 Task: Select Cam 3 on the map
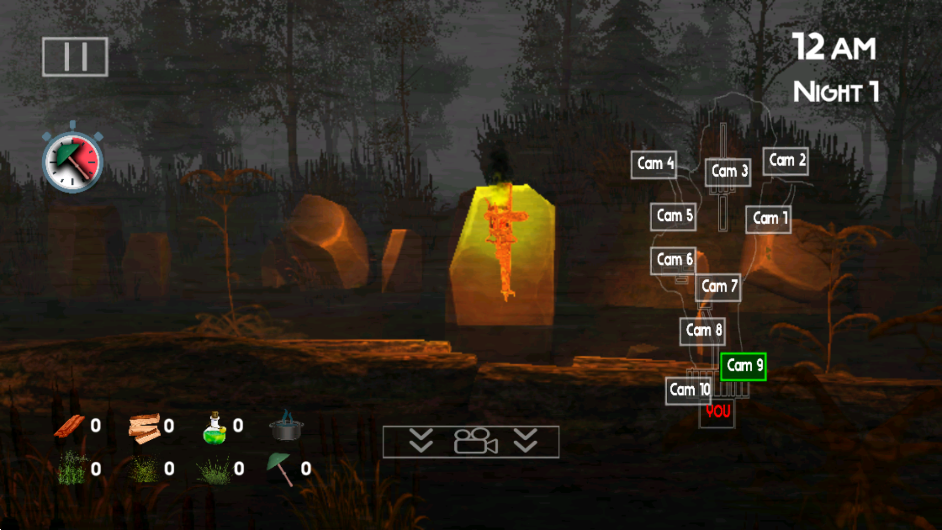click(x=729, y=172)
